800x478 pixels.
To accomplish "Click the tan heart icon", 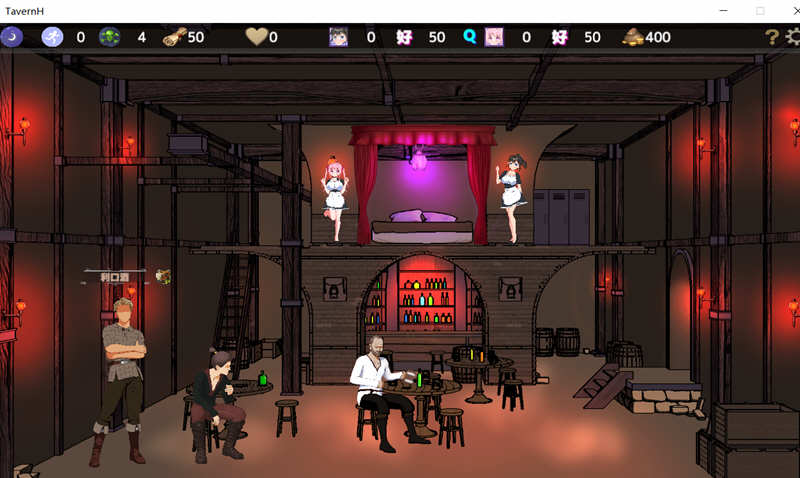I will [256, 37].
